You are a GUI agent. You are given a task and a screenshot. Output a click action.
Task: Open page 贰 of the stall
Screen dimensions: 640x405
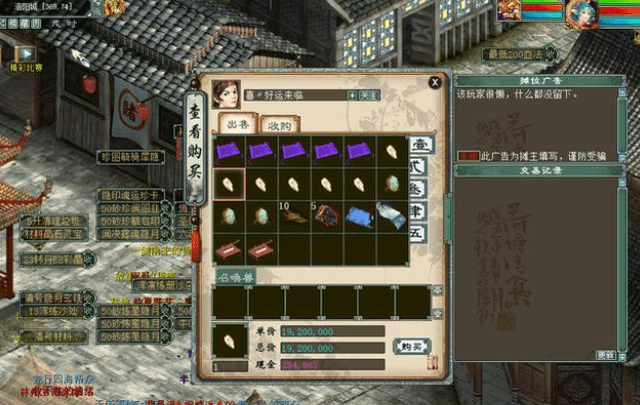422,168
